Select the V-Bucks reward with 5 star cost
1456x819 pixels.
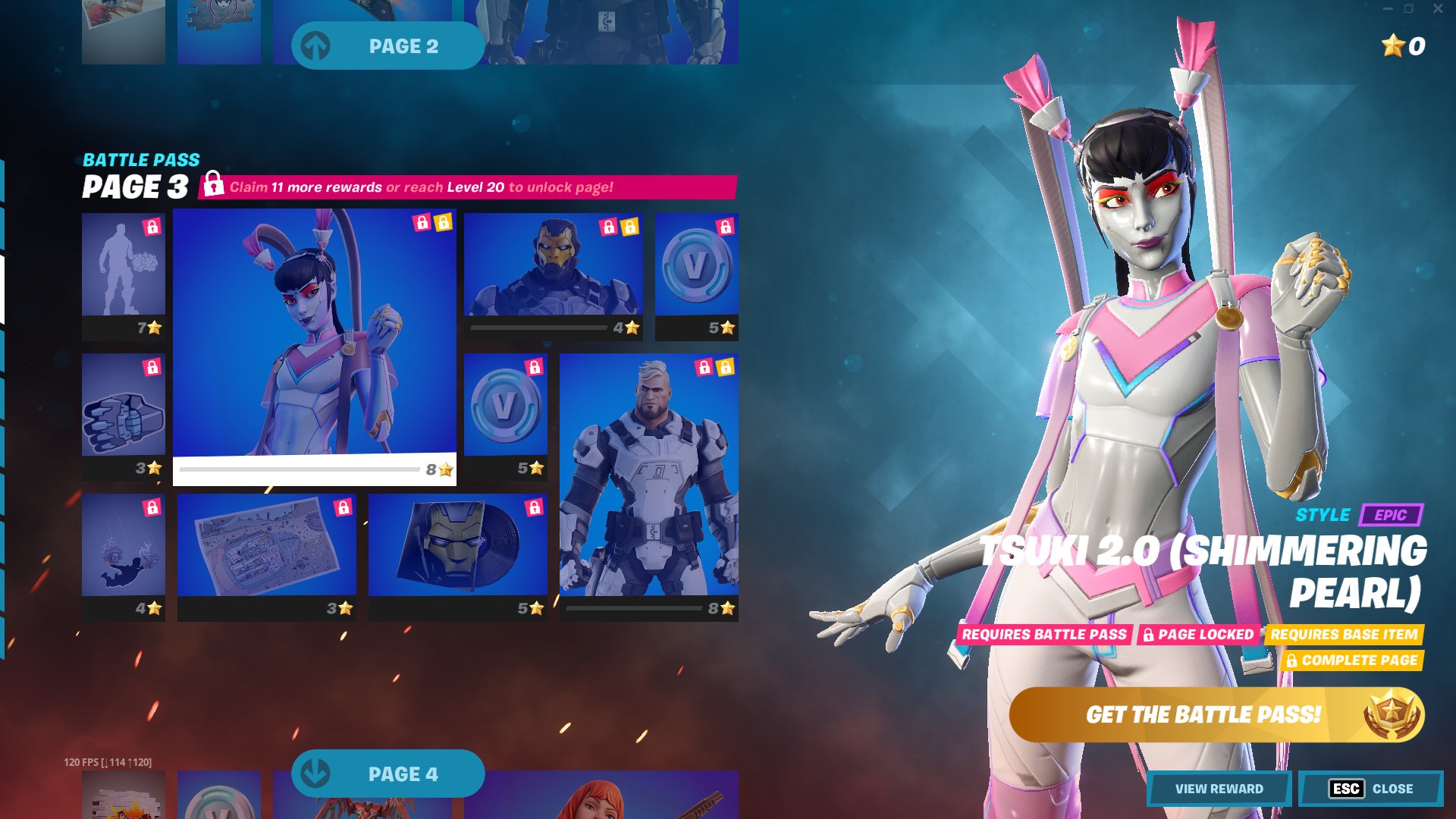pyautogui.click(x=696, y=275)
